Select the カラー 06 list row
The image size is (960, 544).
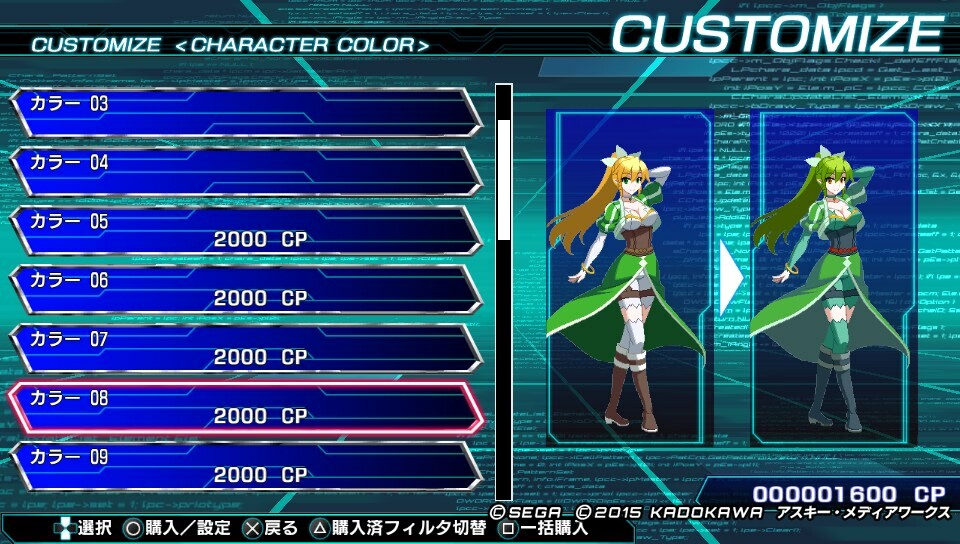(x=245, y=289)
